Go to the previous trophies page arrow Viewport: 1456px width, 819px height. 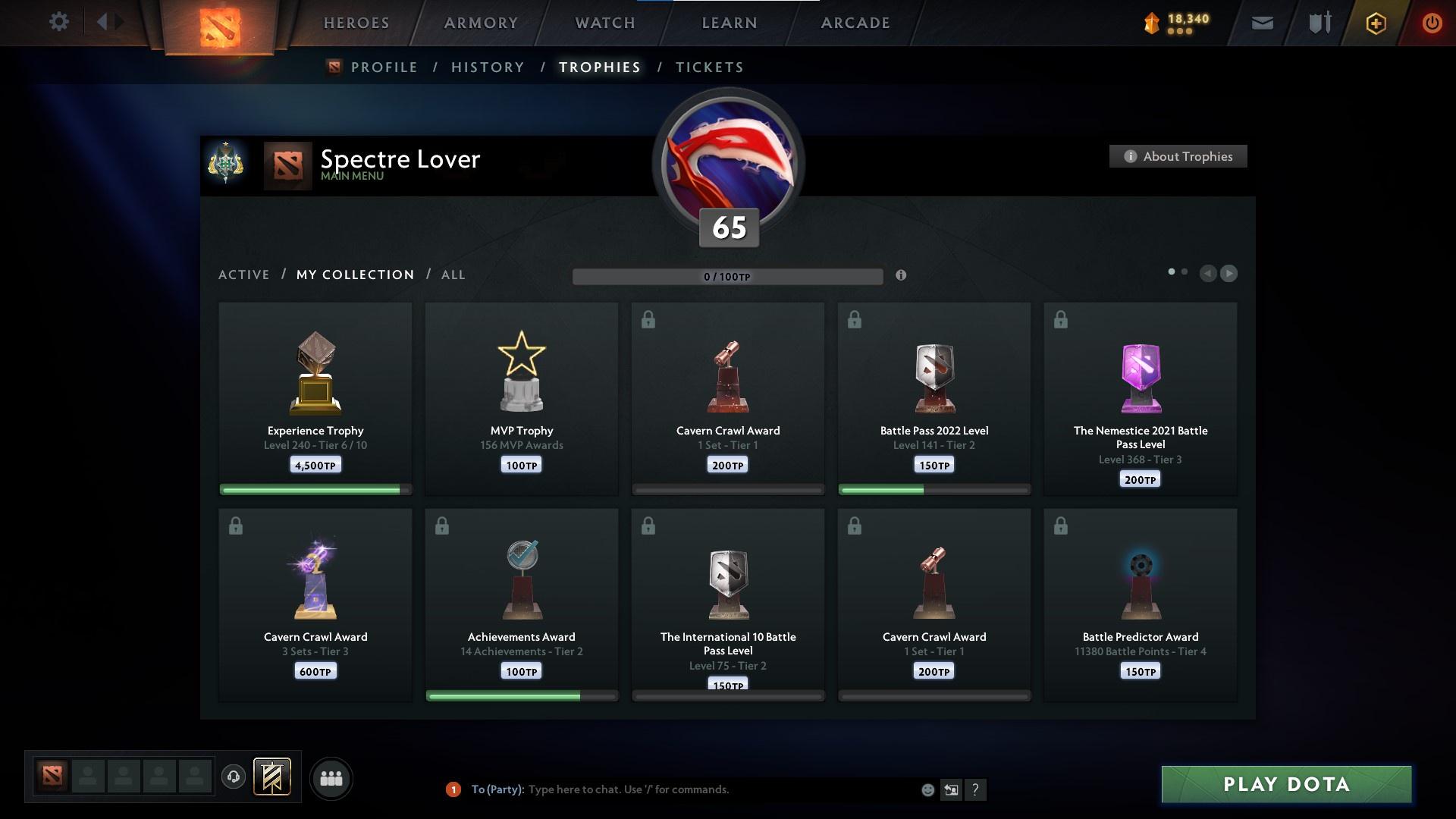click(x=1209, y=274)
